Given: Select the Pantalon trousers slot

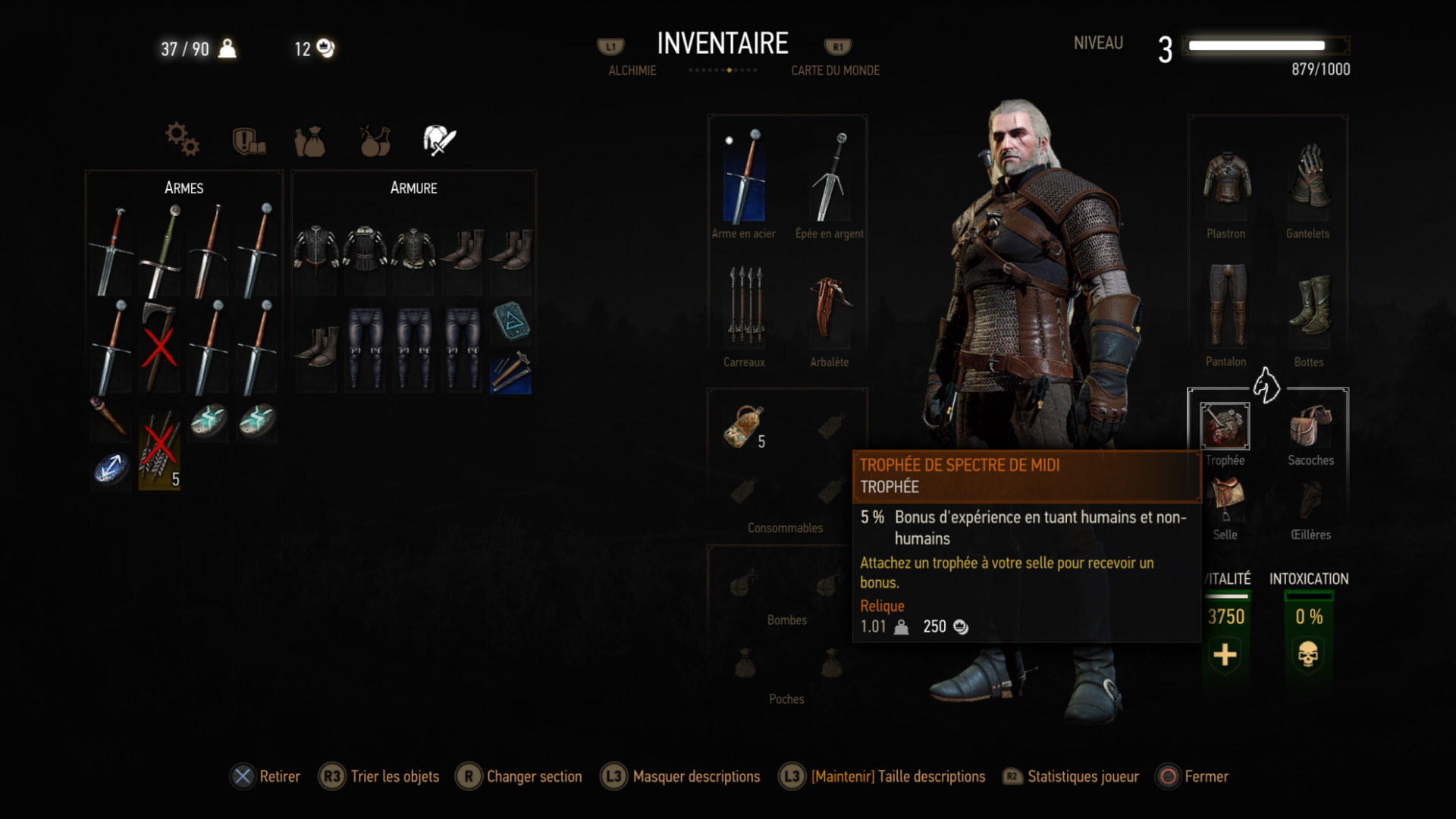Looking at the screenshot, I should pyautogui.click(x=1226, y=305).
